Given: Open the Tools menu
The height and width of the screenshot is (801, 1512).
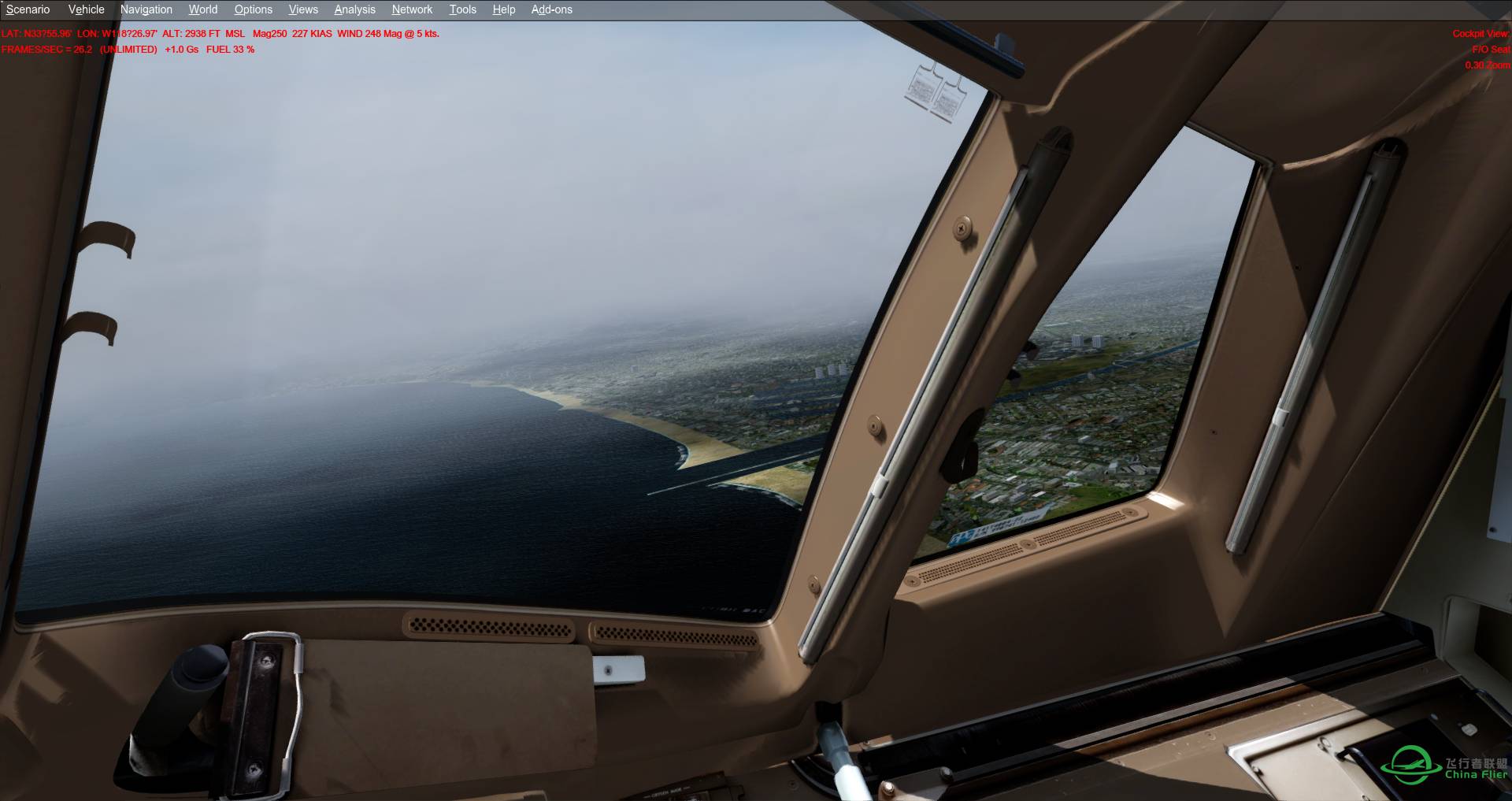Looking at the screenshot, I should pos(461,9).
